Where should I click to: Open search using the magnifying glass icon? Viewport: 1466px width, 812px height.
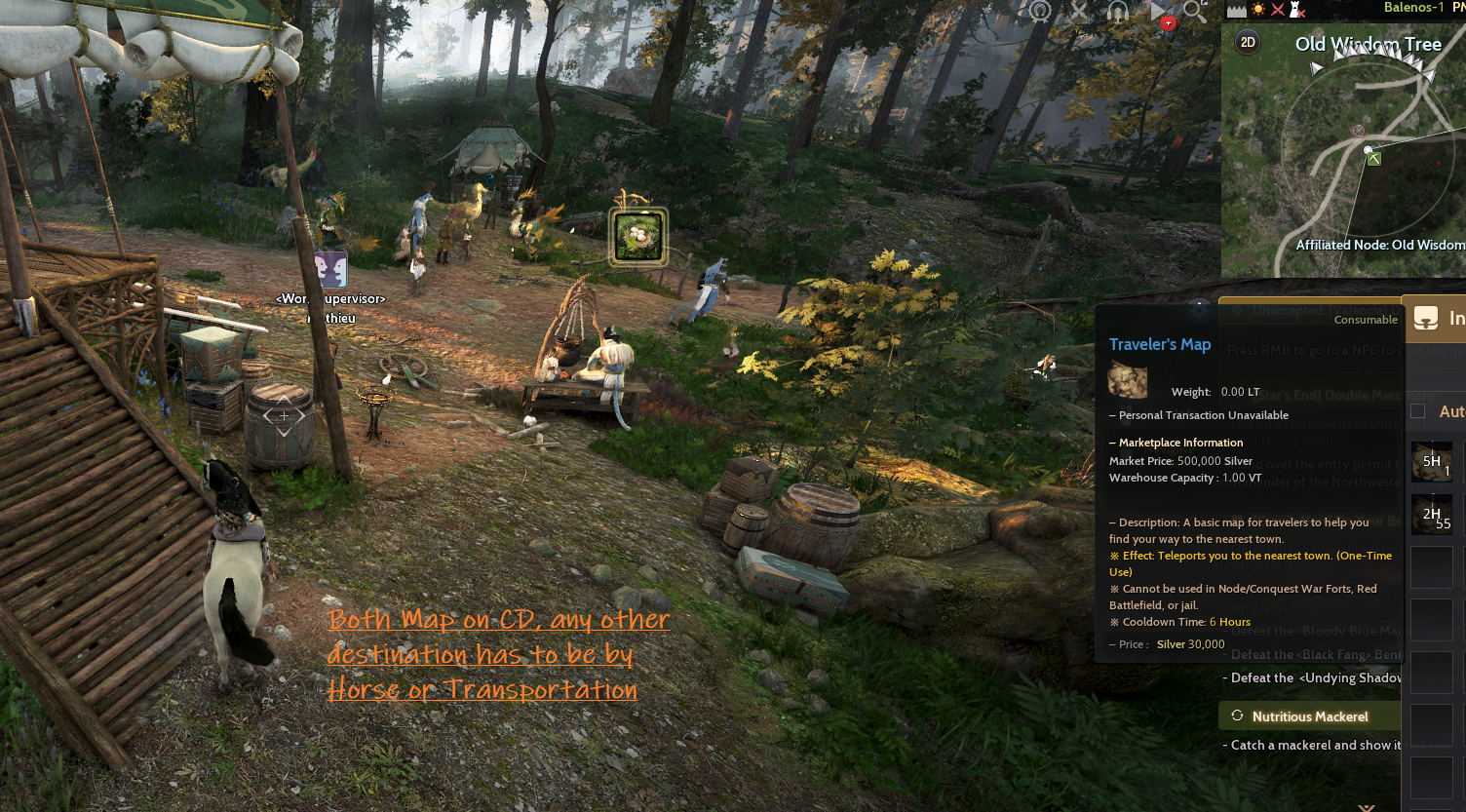click(x=1193, y=12)
